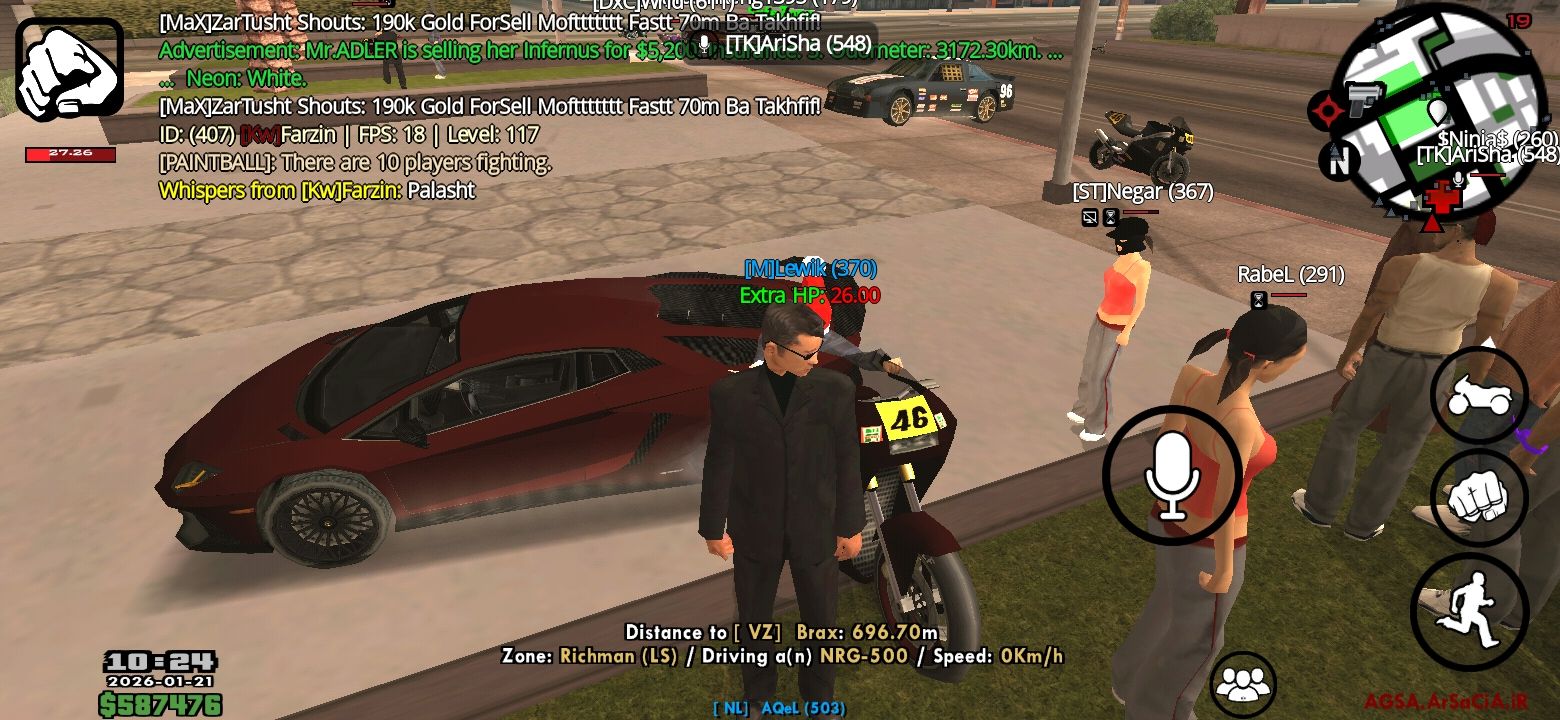
Task: Open the circular radar minimap
Action: [x=1439, y=110]
